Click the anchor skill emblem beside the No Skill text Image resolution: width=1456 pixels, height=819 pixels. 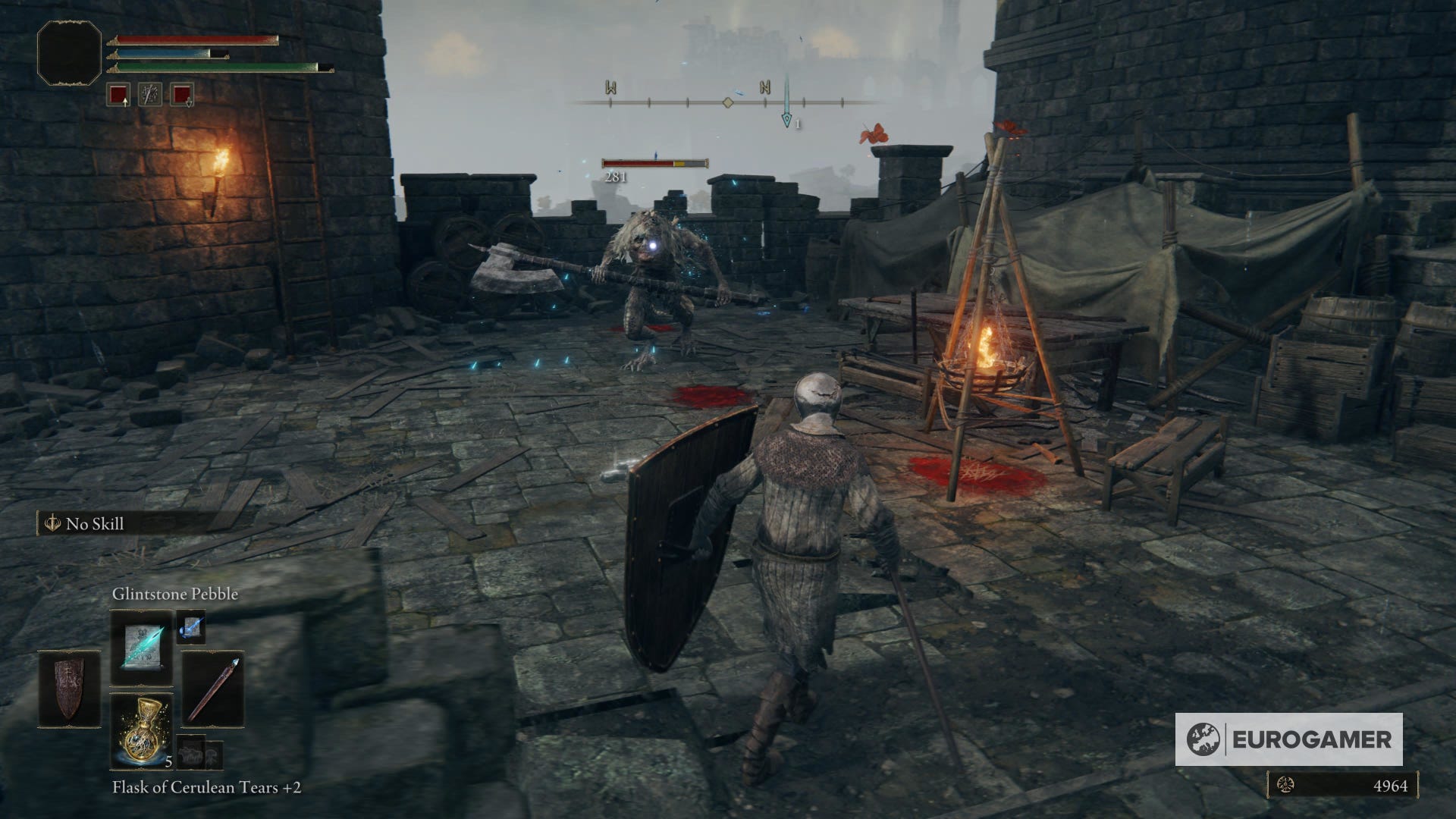[52, 523]
